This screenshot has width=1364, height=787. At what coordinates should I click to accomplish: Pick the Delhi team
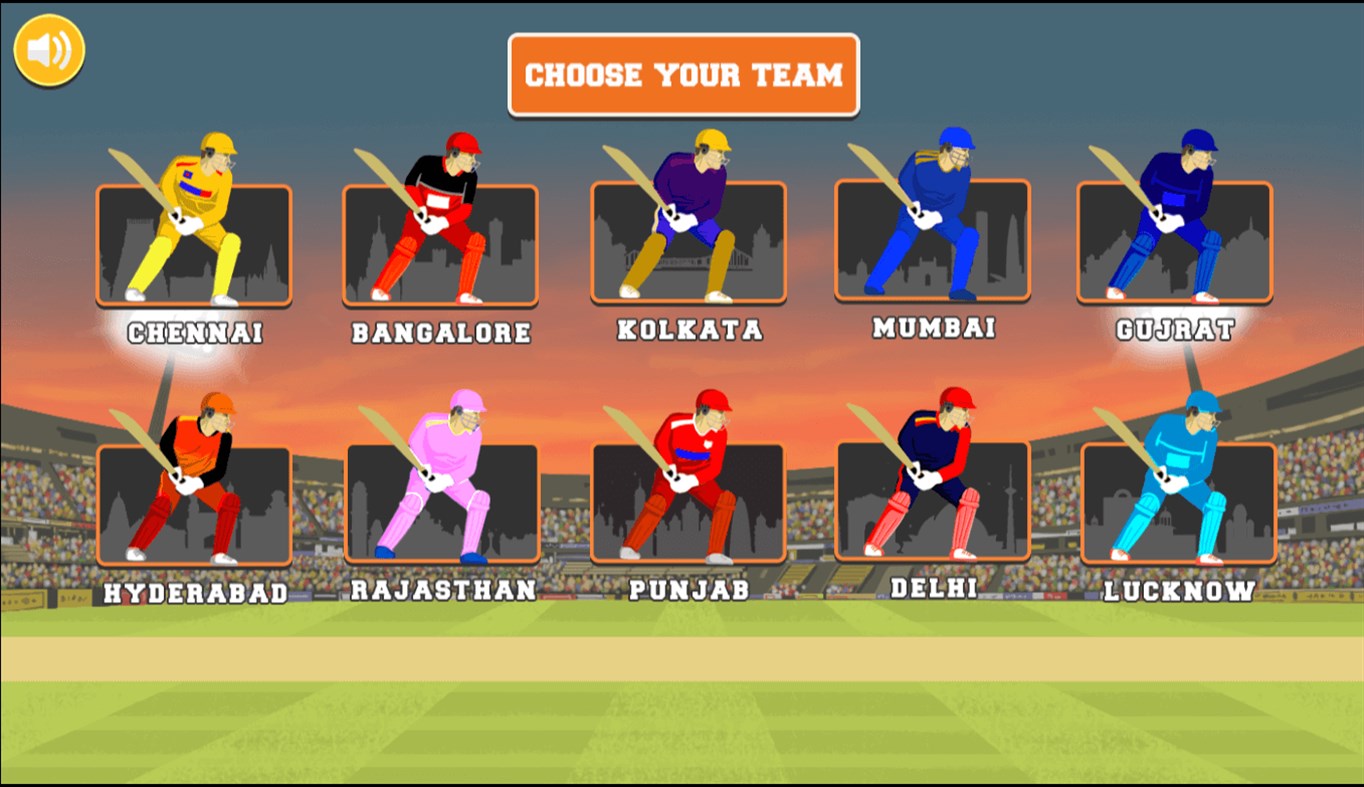[x=935, y=505]
